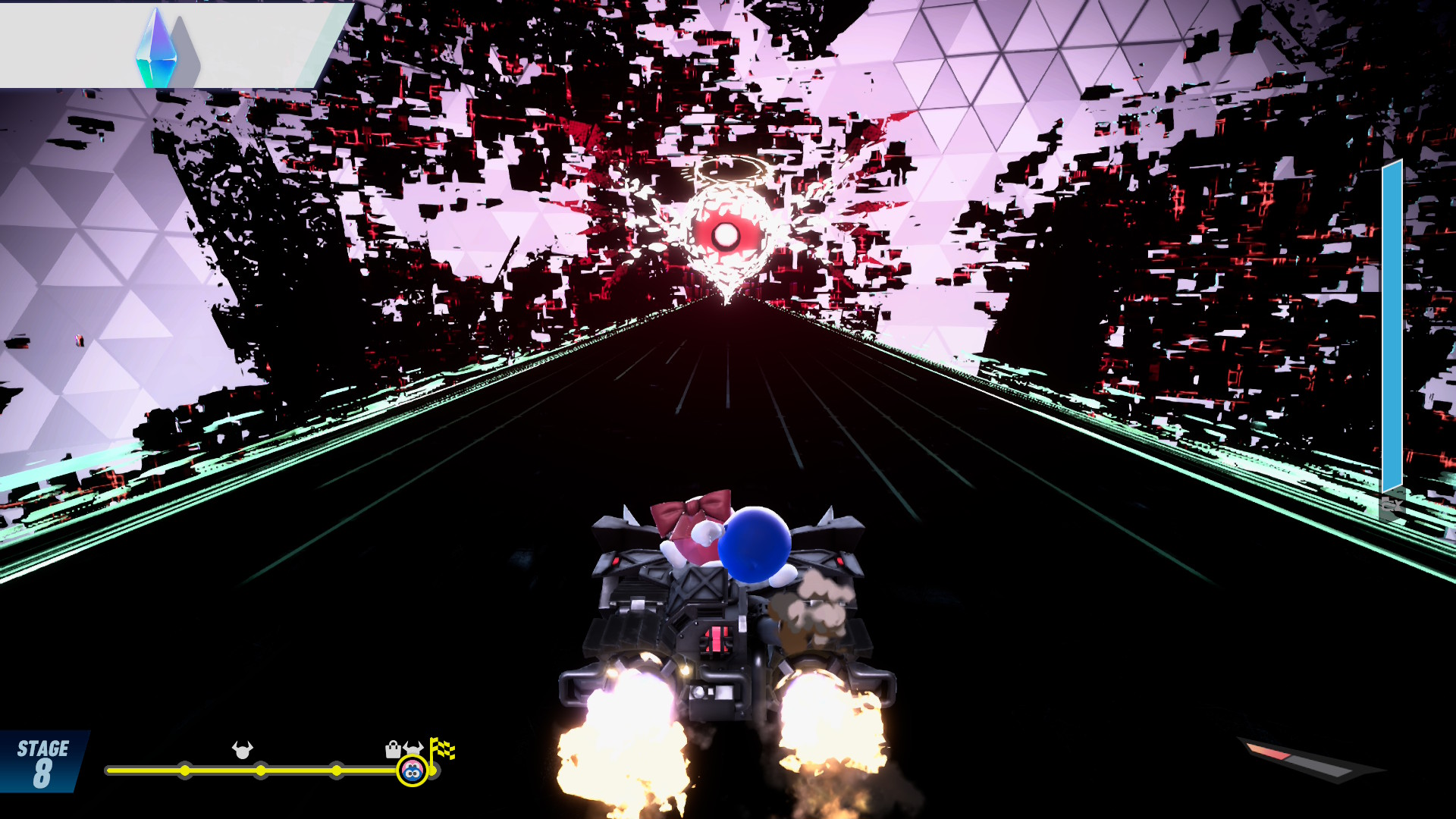Click the shopping bag icon on stage track

pyautogui.click(x=393, y=749)
